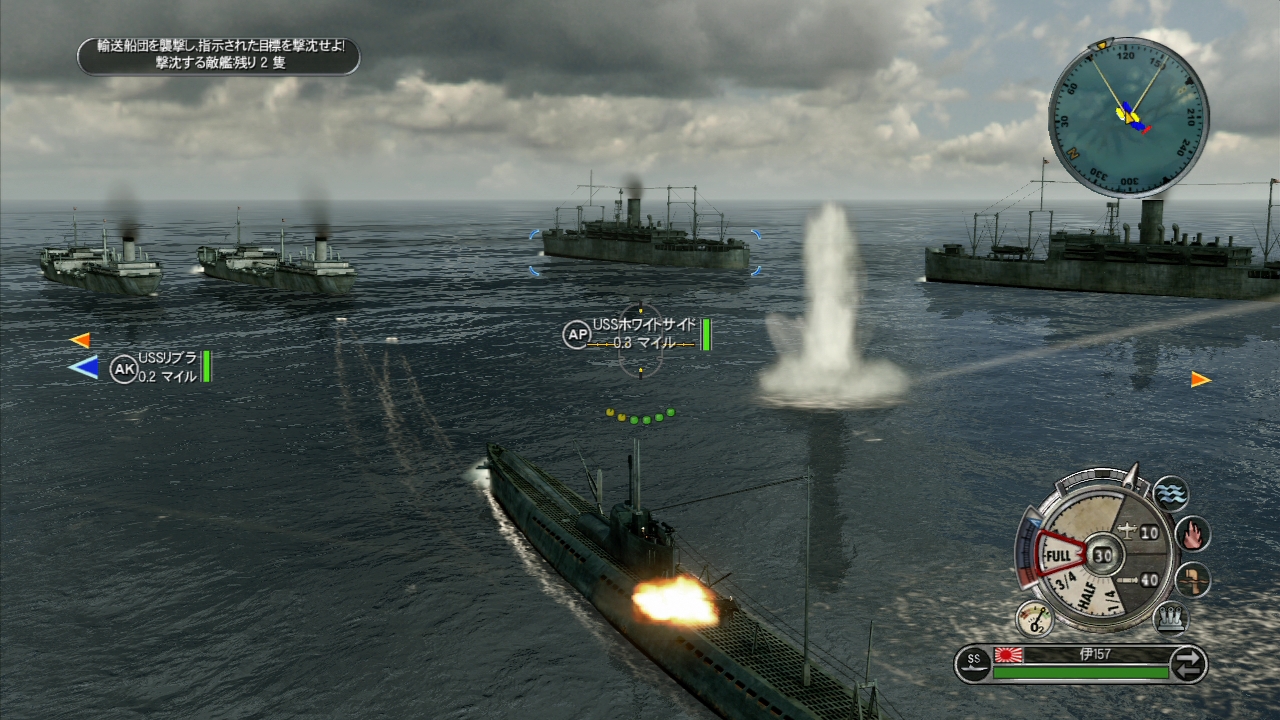The image size is (1280, 720).
Task: Open the circular compass minimap
Action: coord(1128,117)
